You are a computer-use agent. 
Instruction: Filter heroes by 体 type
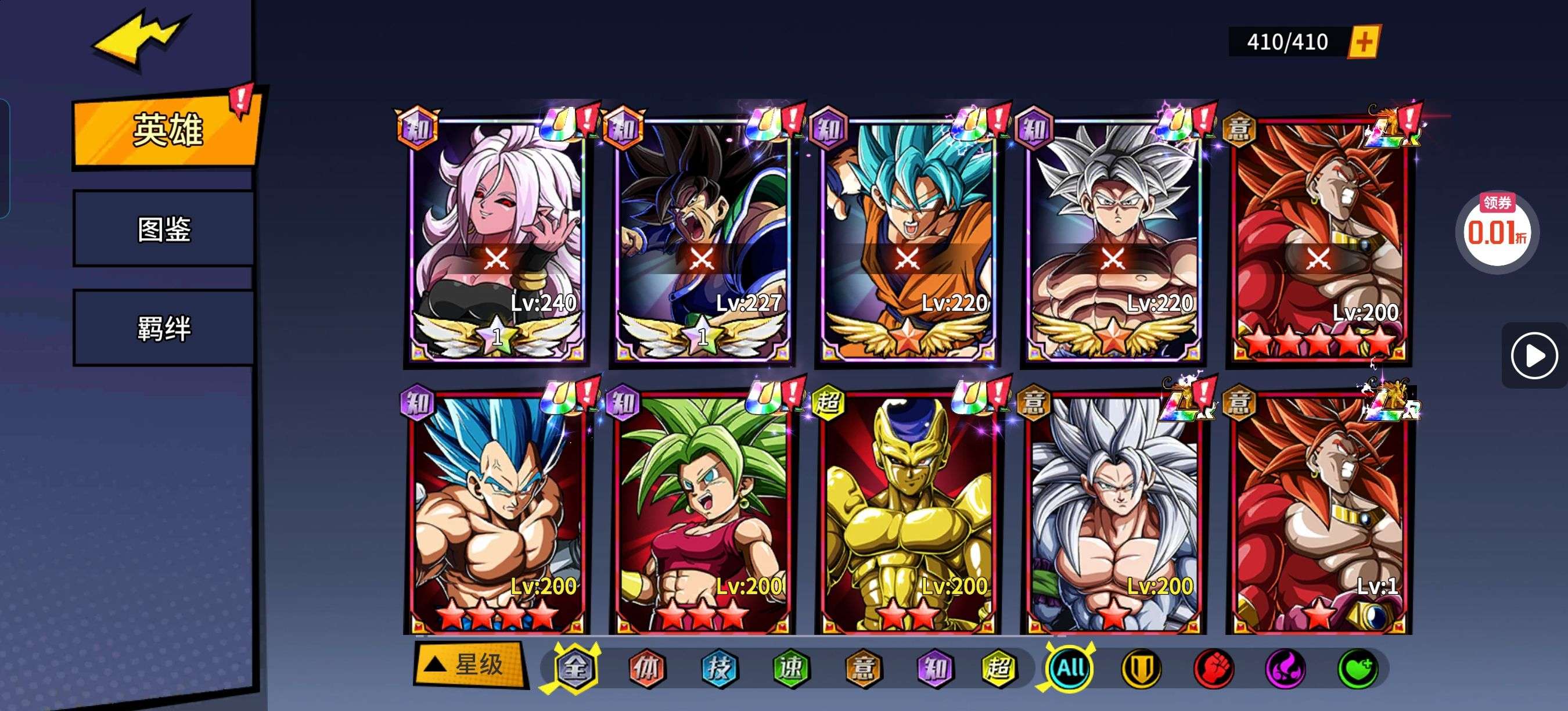tap(646, 669)
